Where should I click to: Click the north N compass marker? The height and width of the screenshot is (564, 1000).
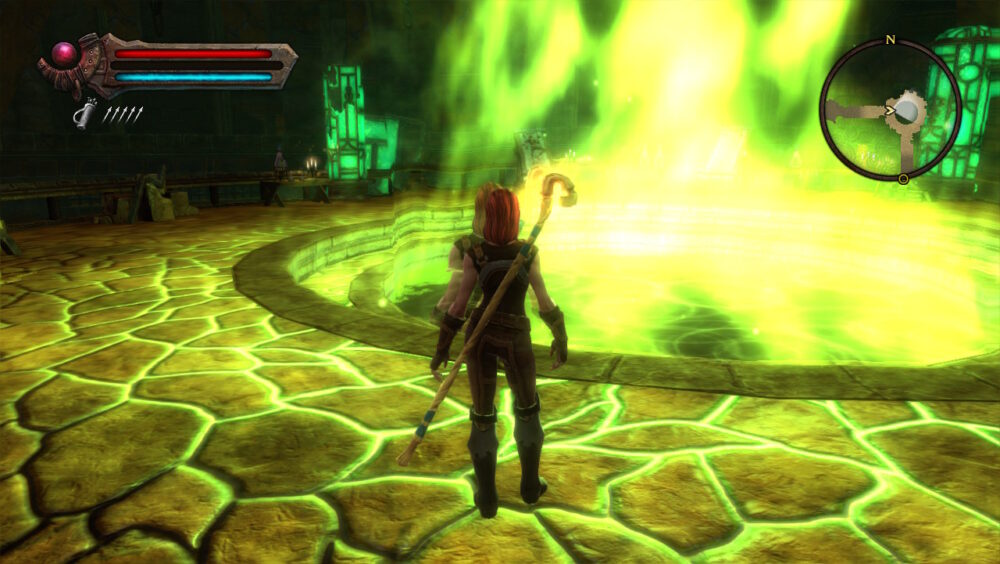(889, 41)
